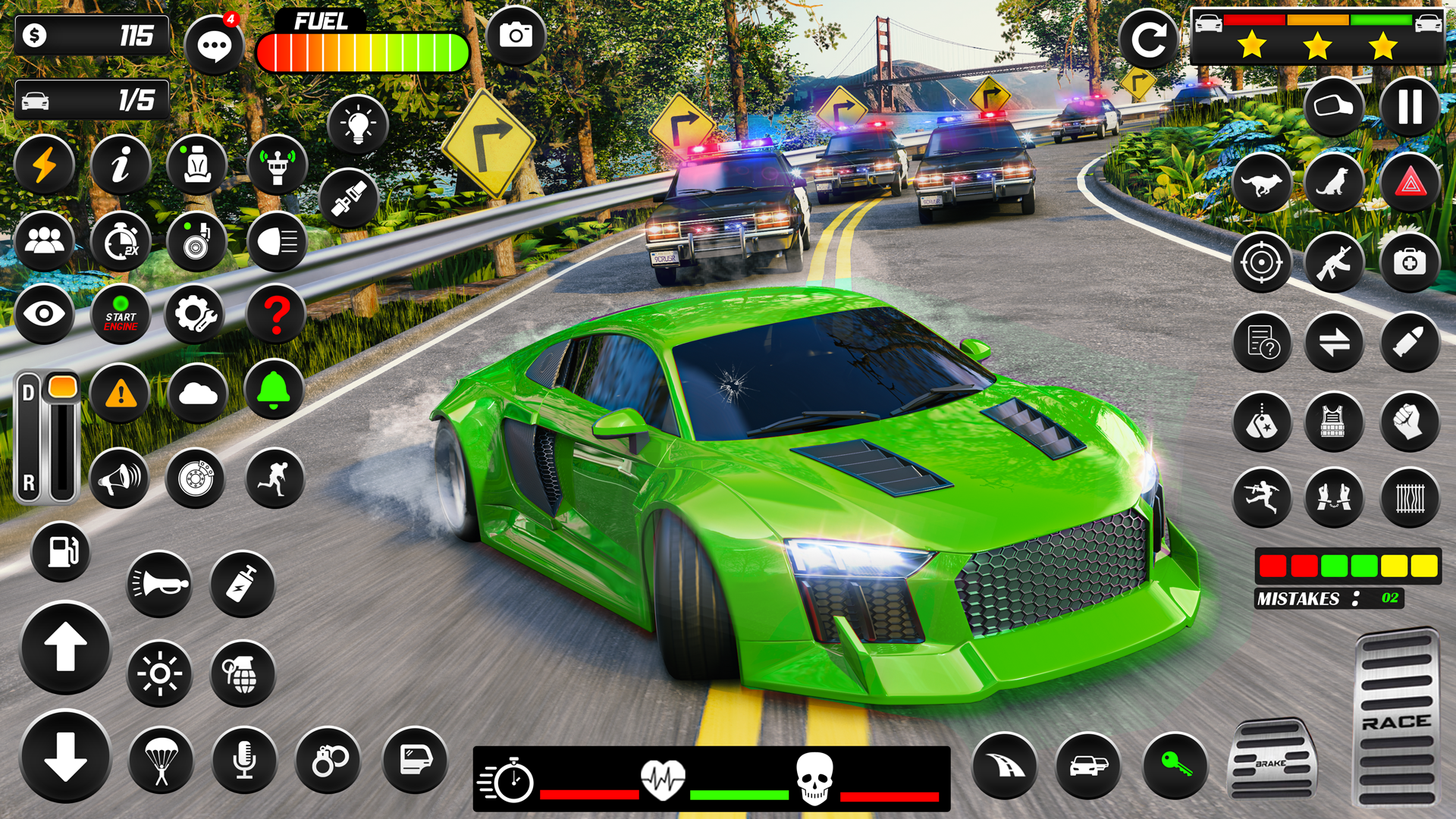Image resolution: width=1456 pixels, height=819 pixels.
Task: Fasten the seatbelt icon
Action: point(349,199)
